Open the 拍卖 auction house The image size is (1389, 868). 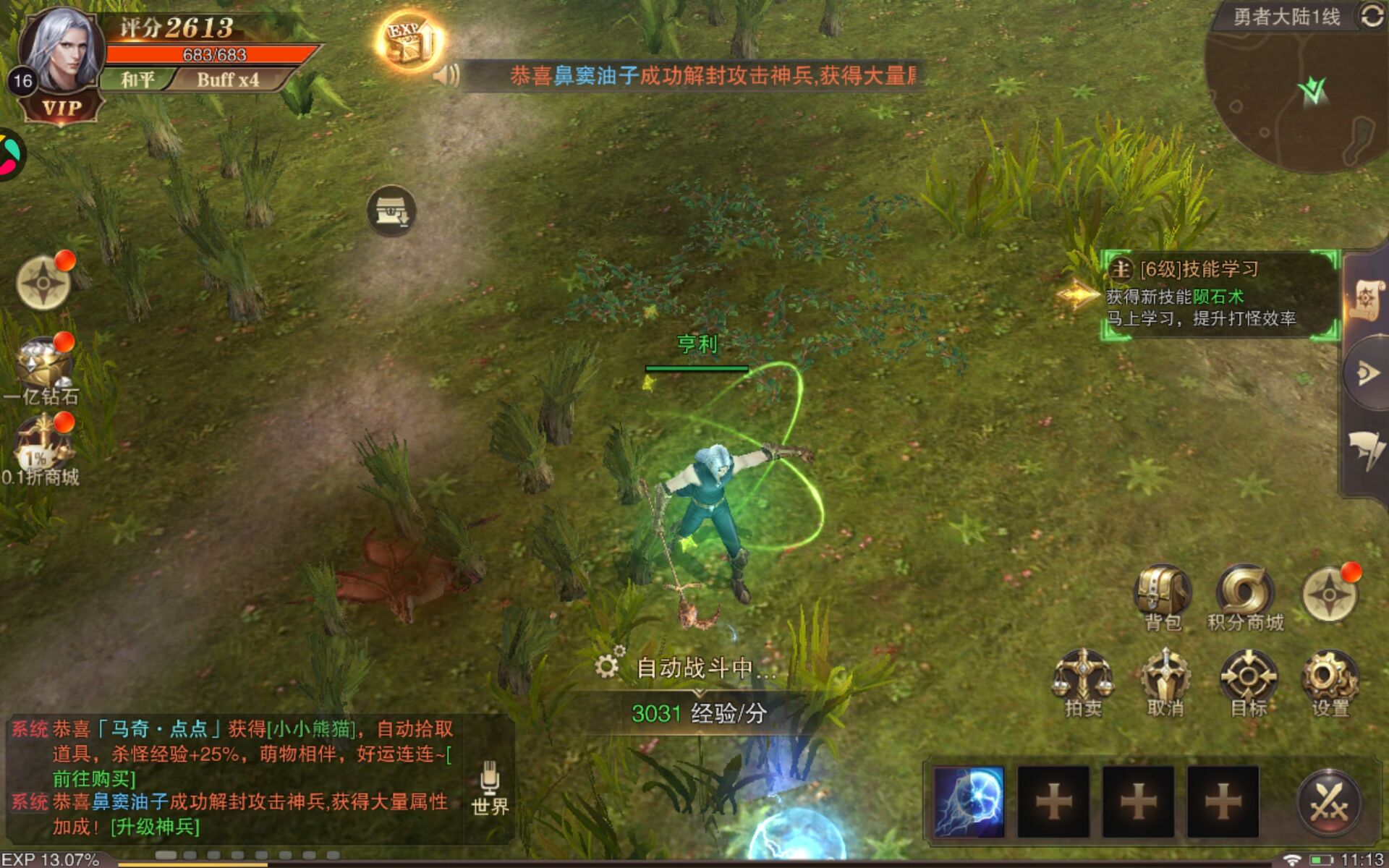[1083, 681]
